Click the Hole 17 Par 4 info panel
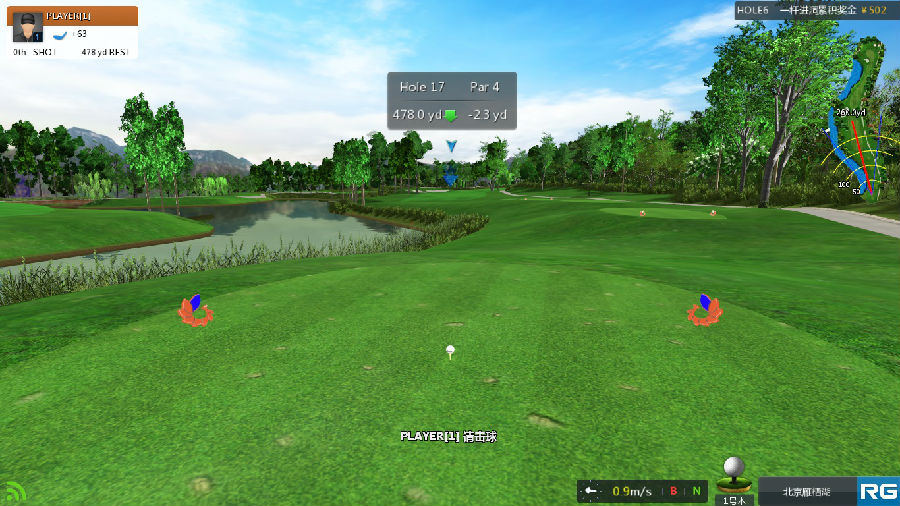The image size is (900, 506). coord(452,101)
